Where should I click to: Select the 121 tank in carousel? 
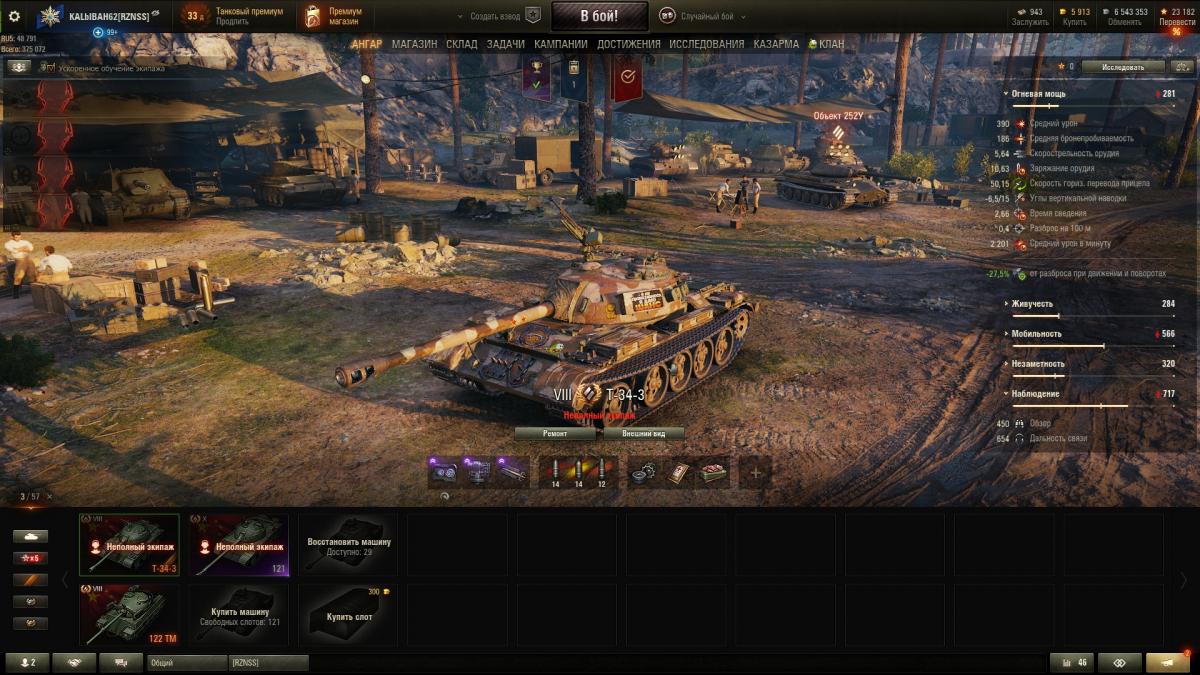(239, 545)
